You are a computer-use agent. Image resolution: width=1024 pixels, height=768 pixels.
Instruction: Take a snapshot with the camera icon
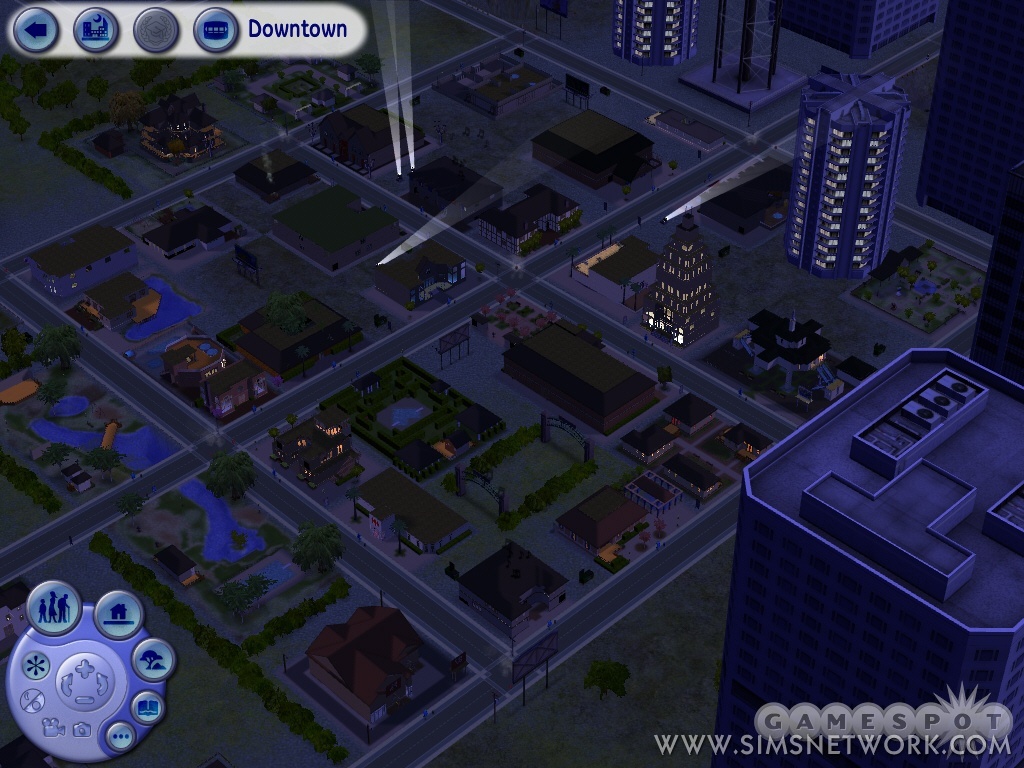(x=82, y=731)
